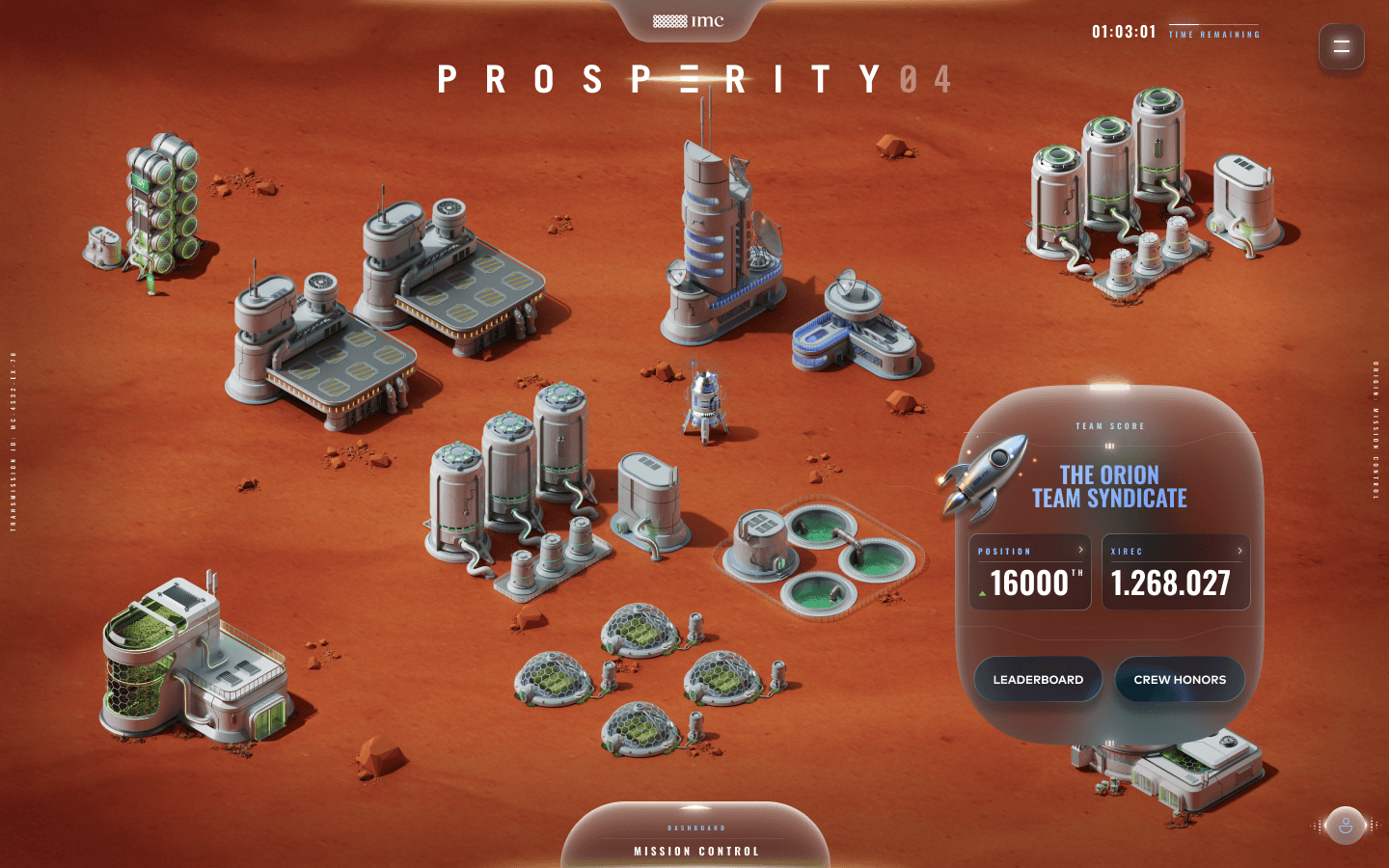1389x868 pixels.
Task: View CREW HONORS
Action: tap(1180, 679)
